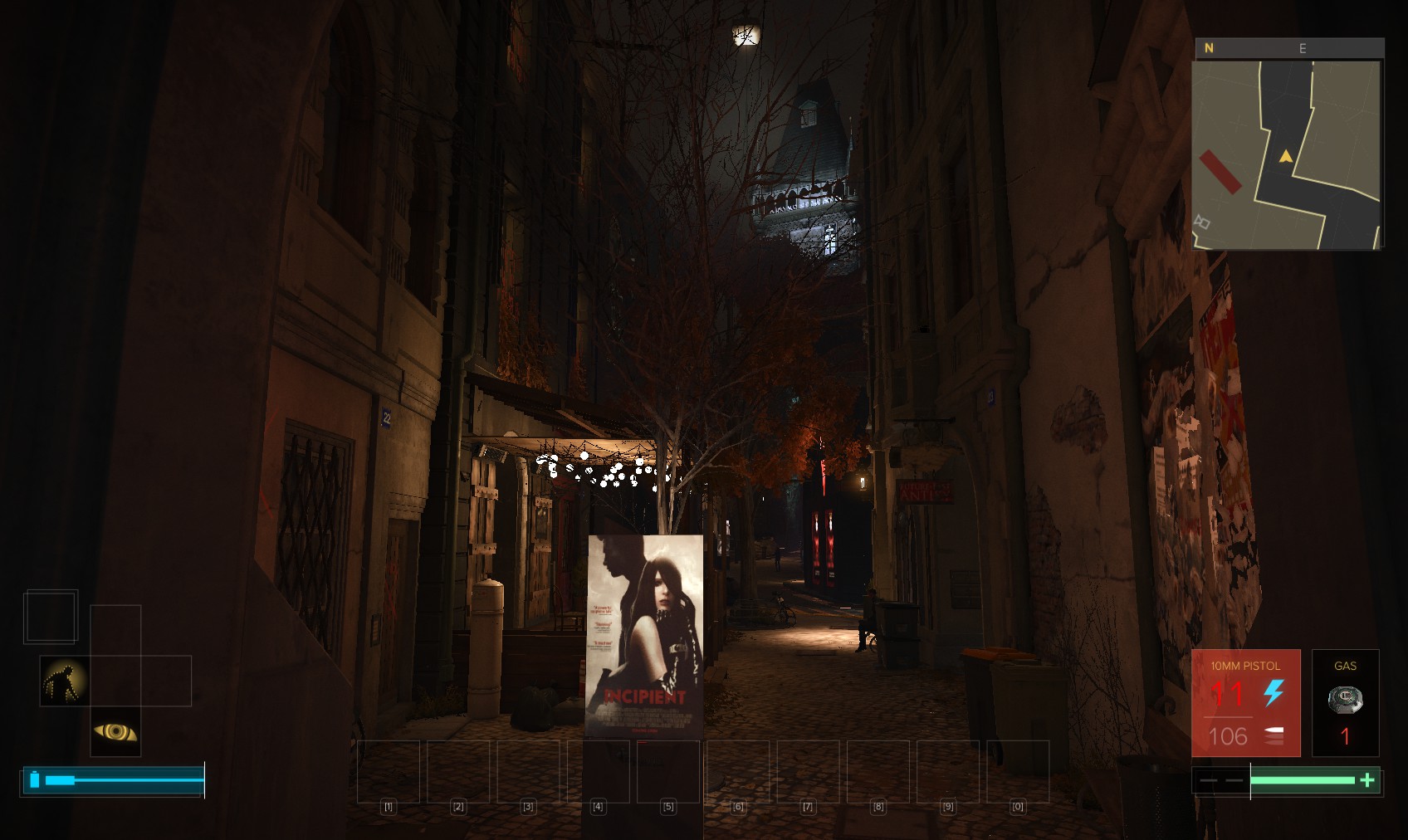The width and height of the screenshot is (1408, 840).
Task: Select the Gas grenade slot
Action: point(1345,702)
